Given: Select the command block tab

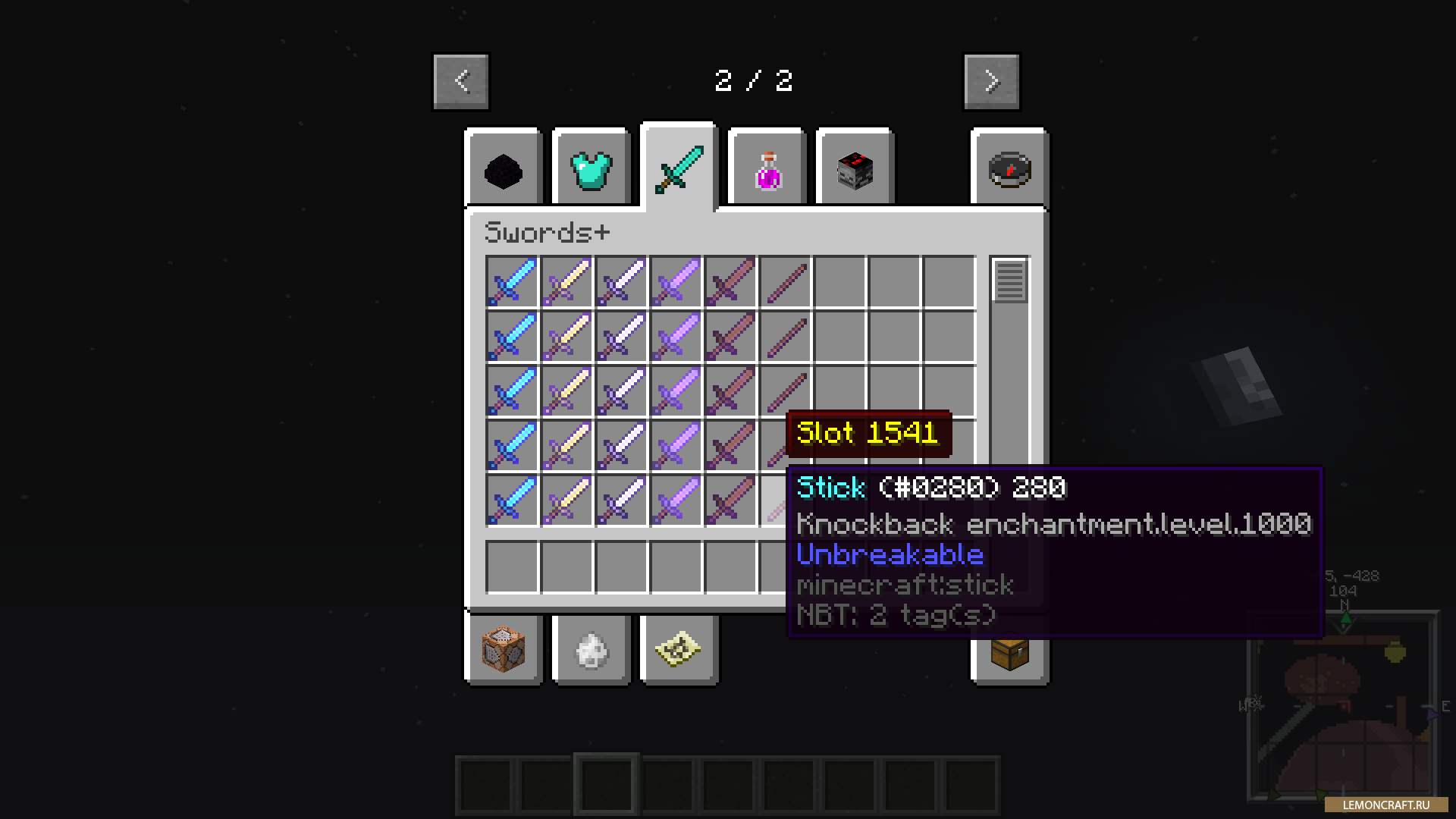Looking at the screenshot, I should (504, 650).
